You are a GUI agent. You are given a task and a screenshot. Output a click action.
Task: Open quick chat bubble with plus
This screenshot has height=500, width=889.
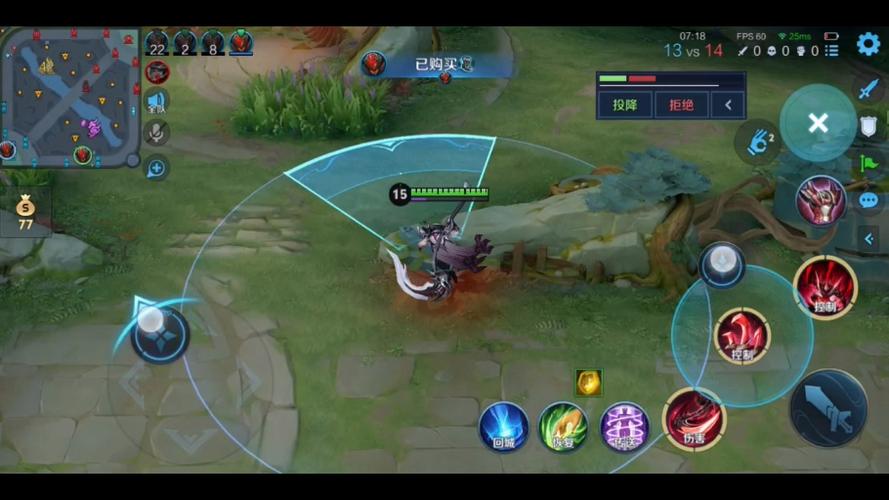click(156, 168)
